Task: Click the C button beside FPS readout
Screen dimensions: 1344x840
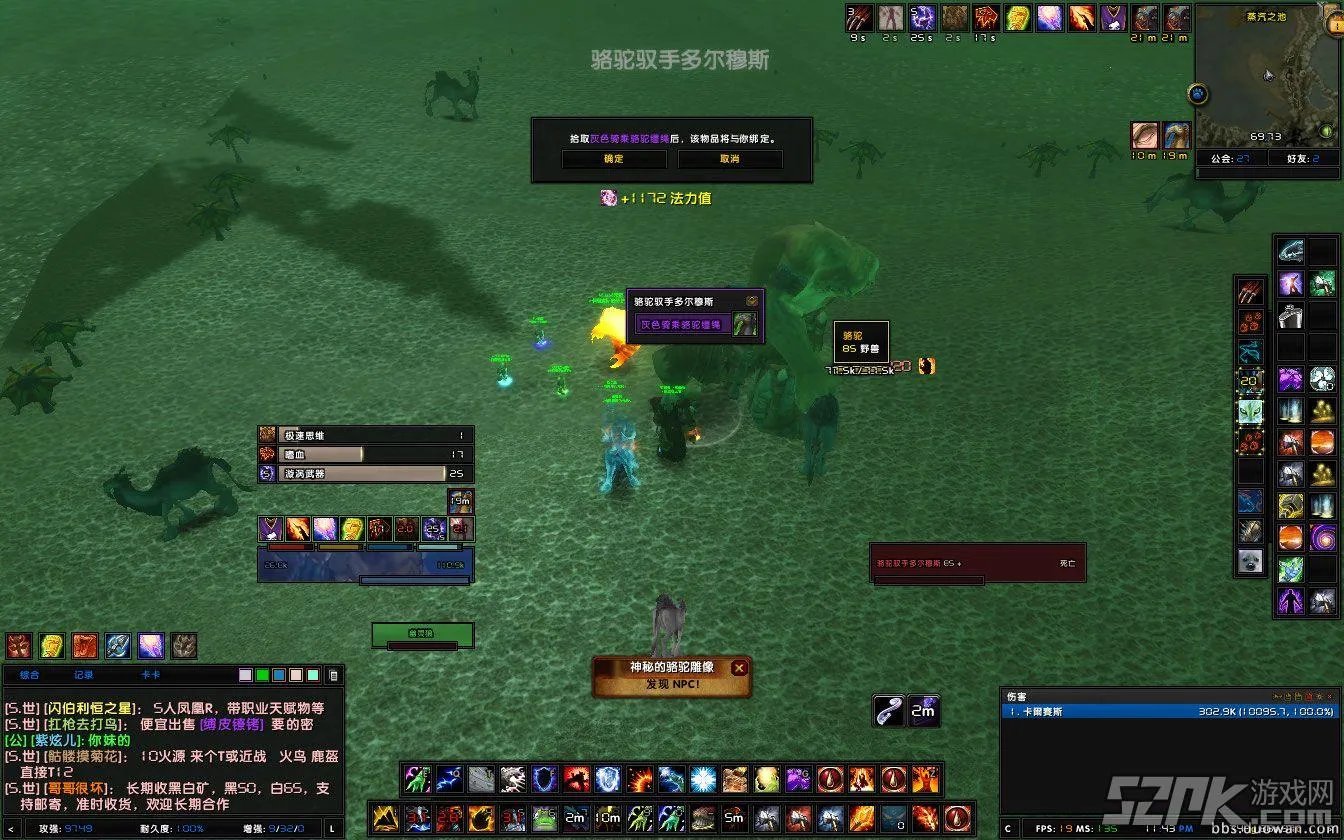Action: [x=1008, y=828]
